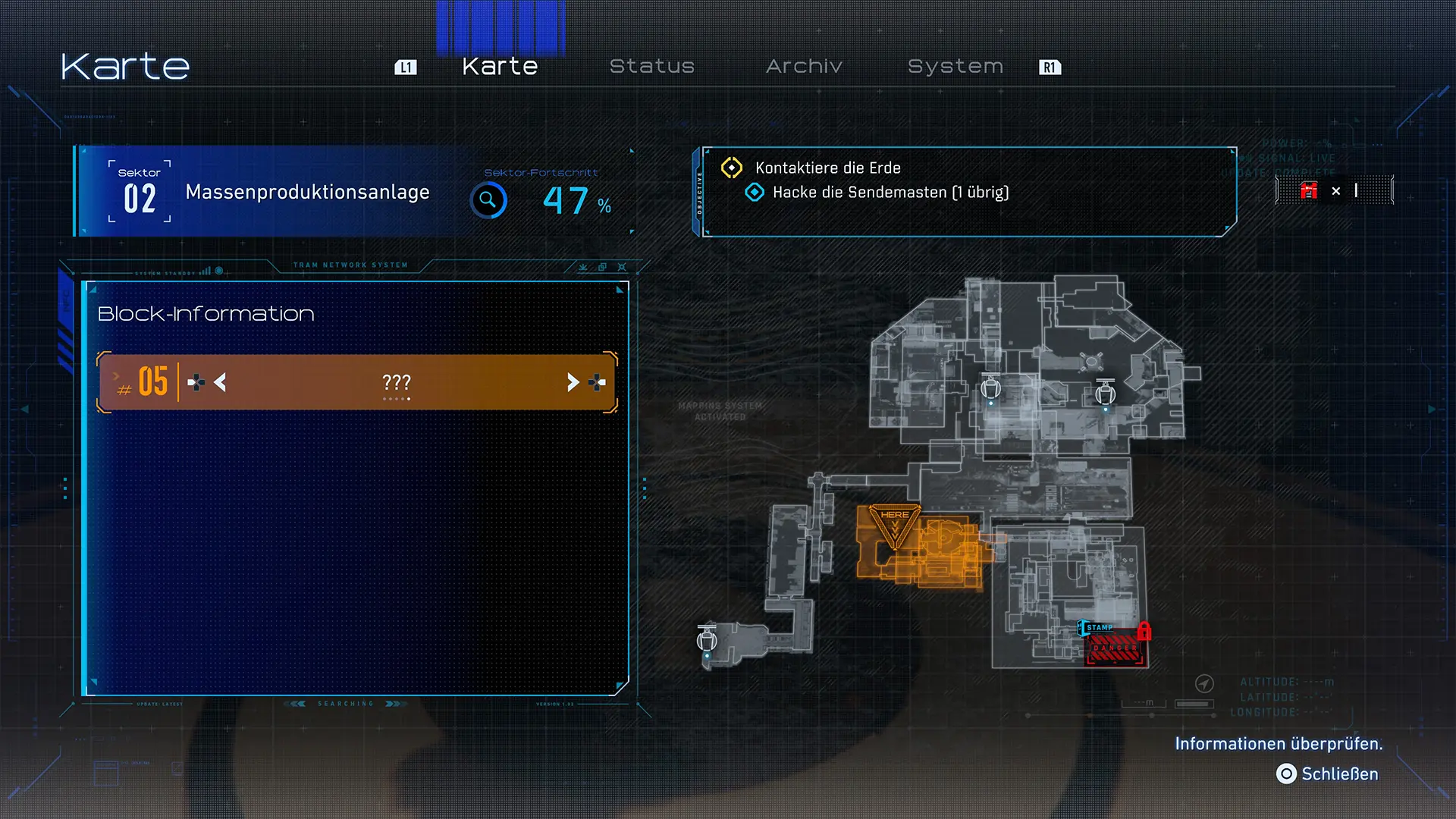Open the Kontaktiere die Erde objective

[x=827, y=168]
